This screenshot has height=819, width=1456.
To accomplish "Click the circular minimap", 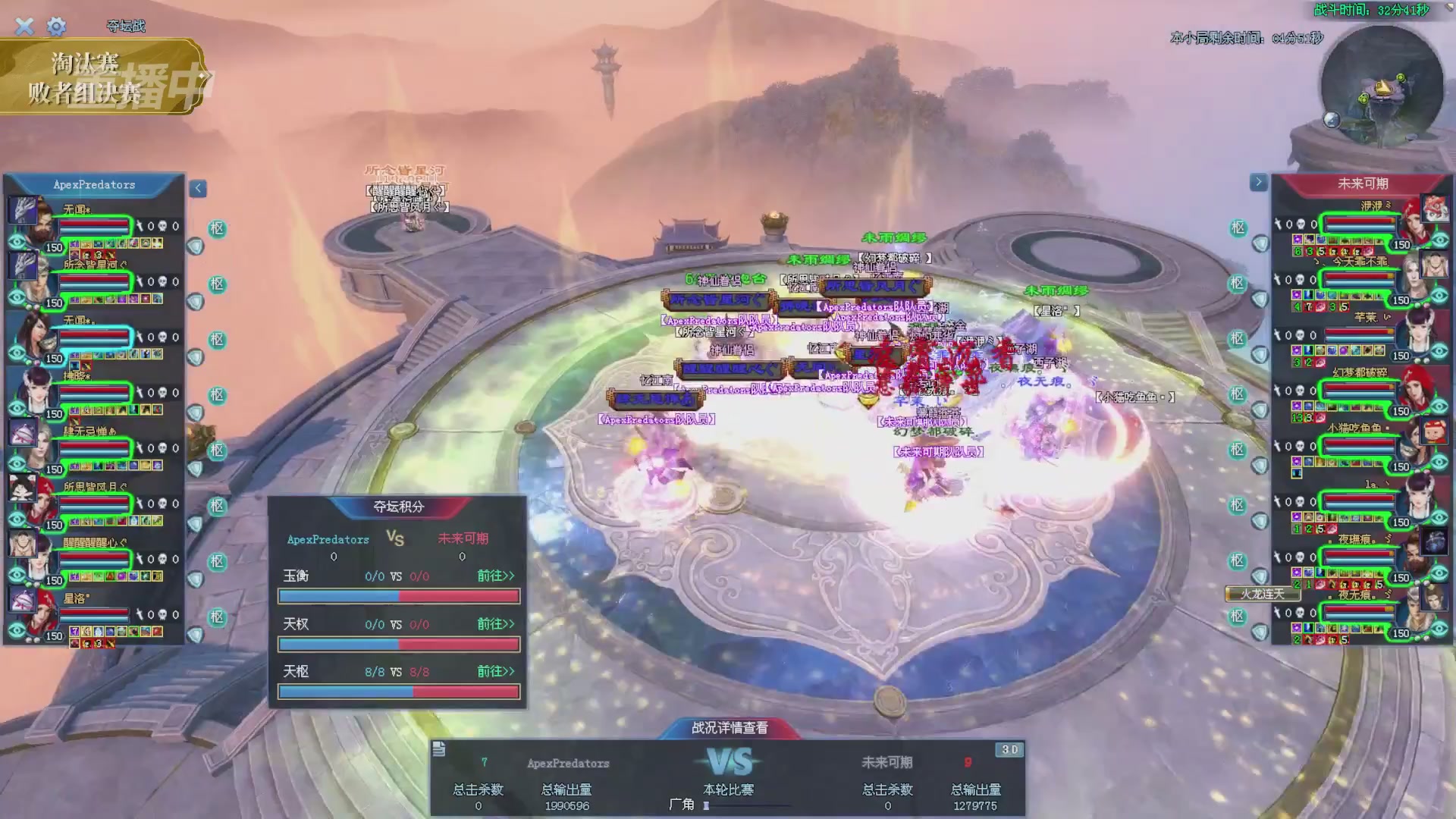I will 1382,87.
